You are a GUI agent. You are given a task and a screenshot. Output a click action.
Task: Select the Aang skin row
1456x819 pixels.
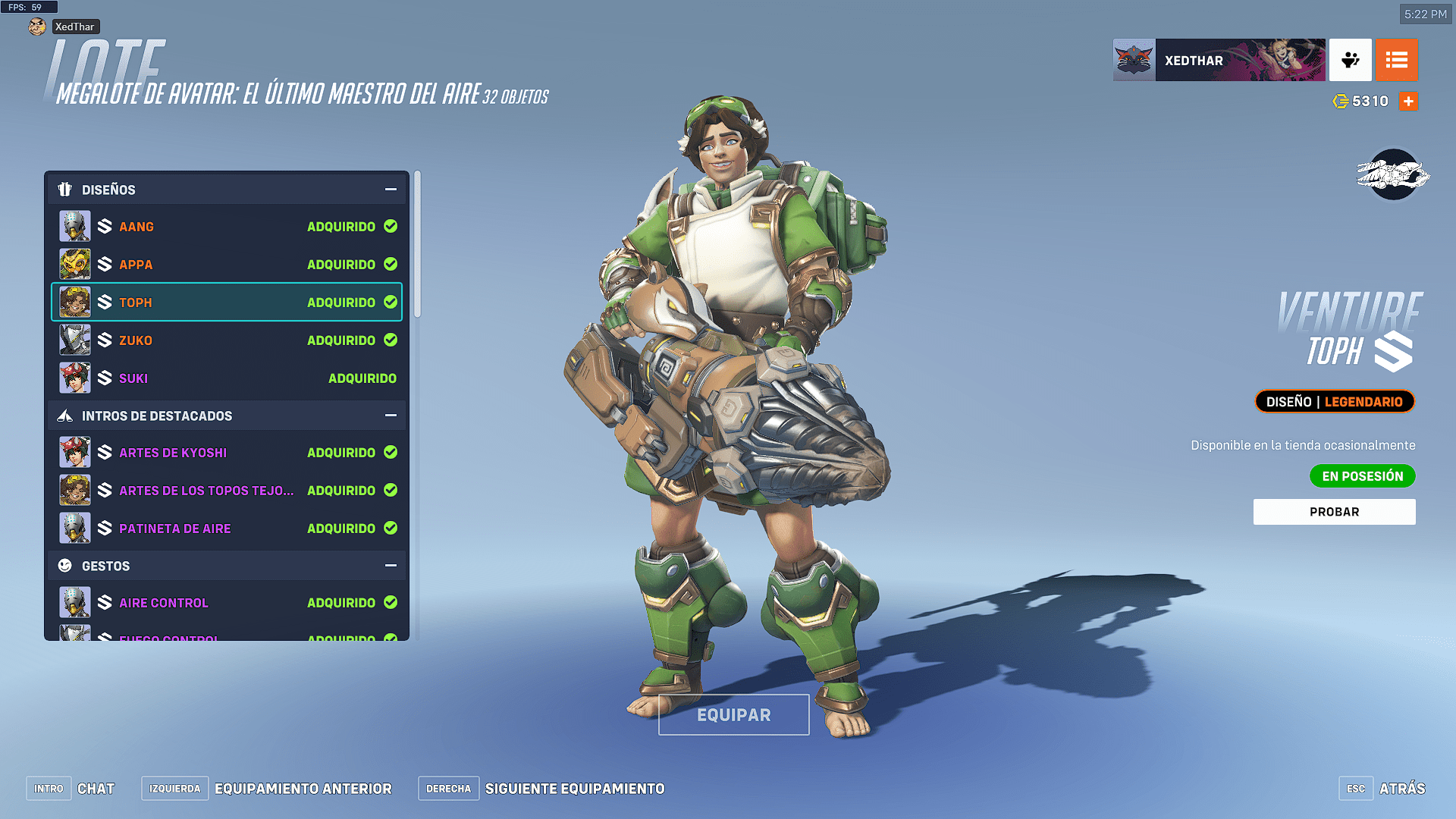tap(227, 227)
